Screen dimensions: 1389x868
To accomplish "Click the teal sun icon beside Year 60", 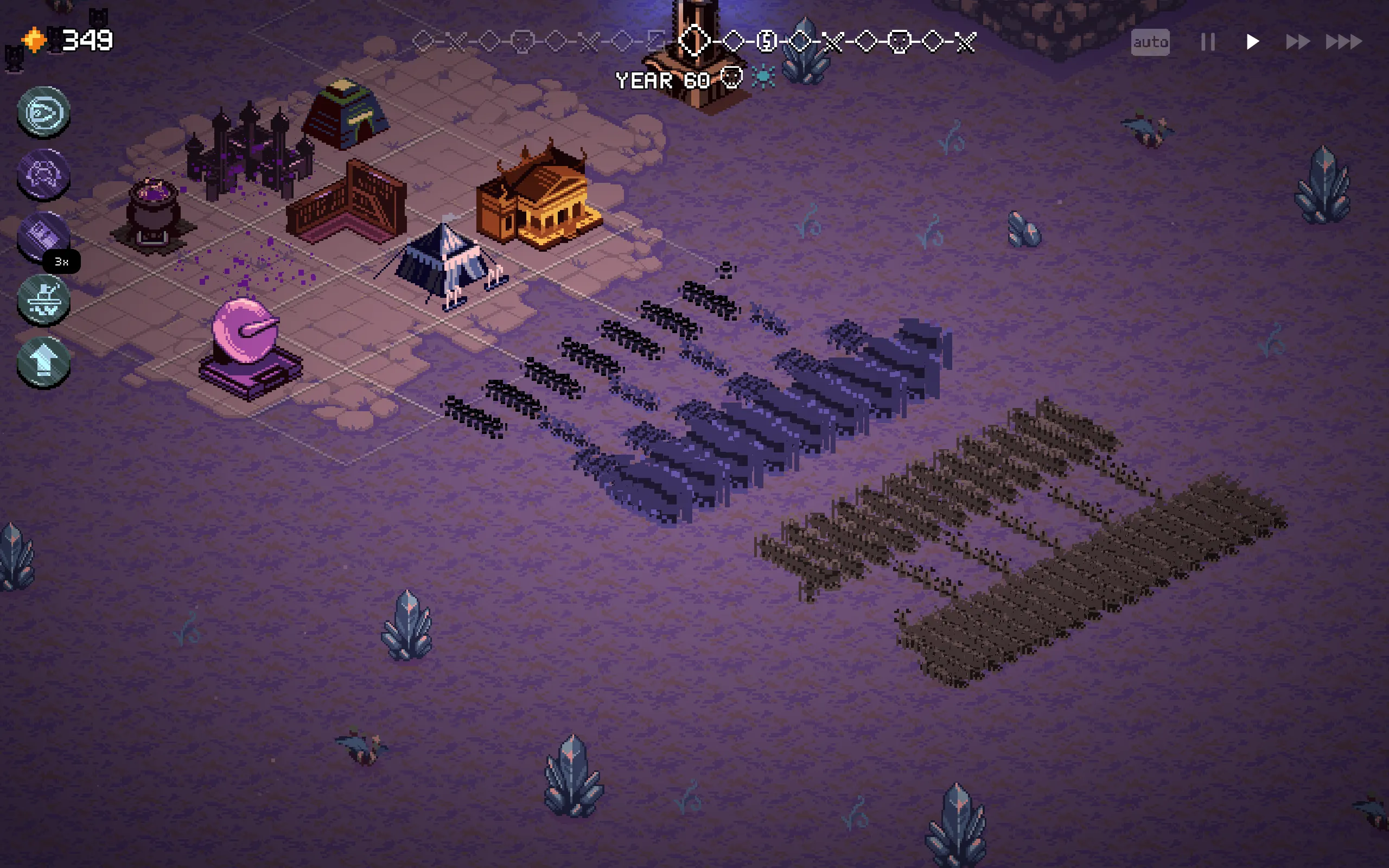I will coord(763,78).
